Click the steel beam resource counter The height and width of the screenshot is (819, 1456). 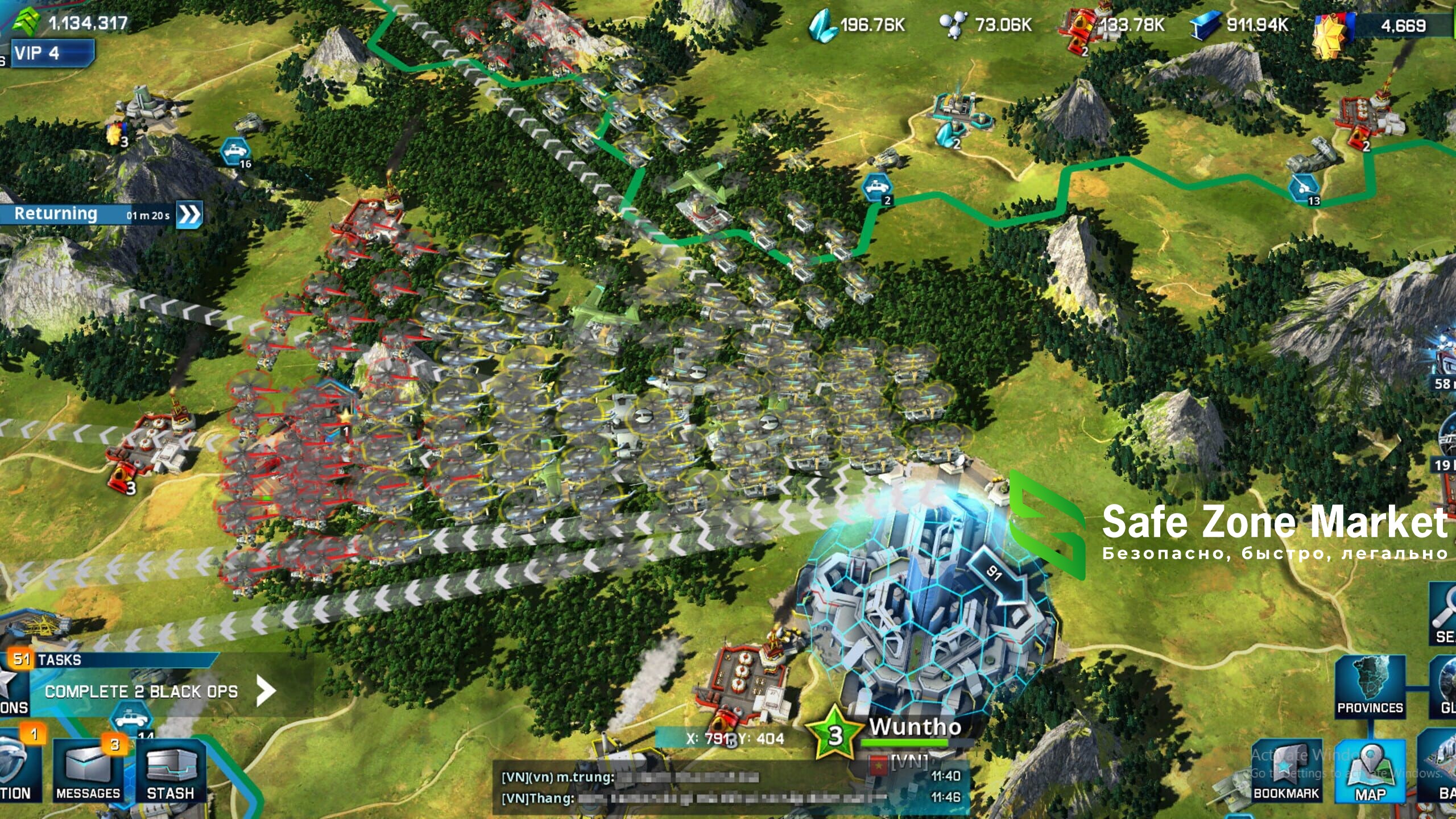pos(1240,25)
